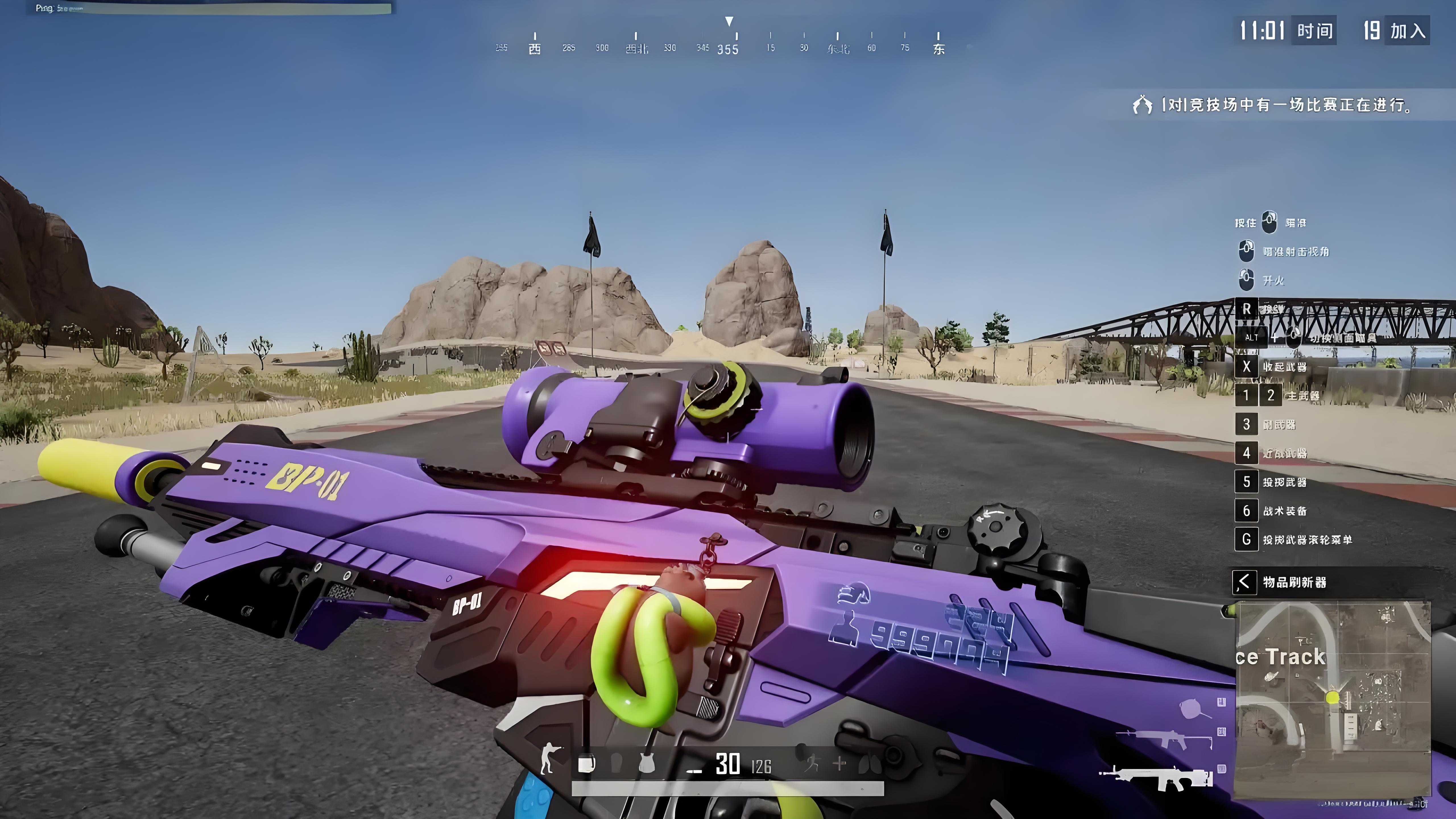
Task: Expand the ALT free-look keybind row
Action: [1252, 338]
